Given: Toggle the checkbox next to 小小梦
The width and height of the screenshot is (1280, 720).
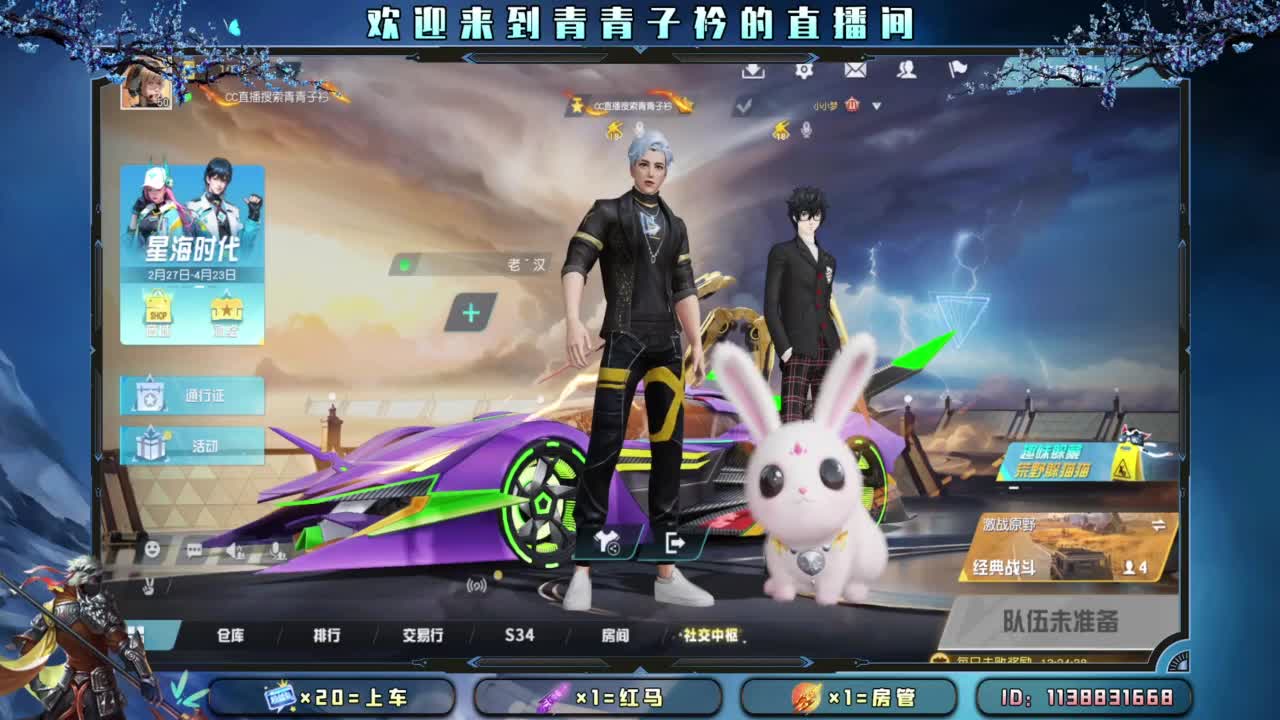Looking at the screenshot, I should [744, 104].
